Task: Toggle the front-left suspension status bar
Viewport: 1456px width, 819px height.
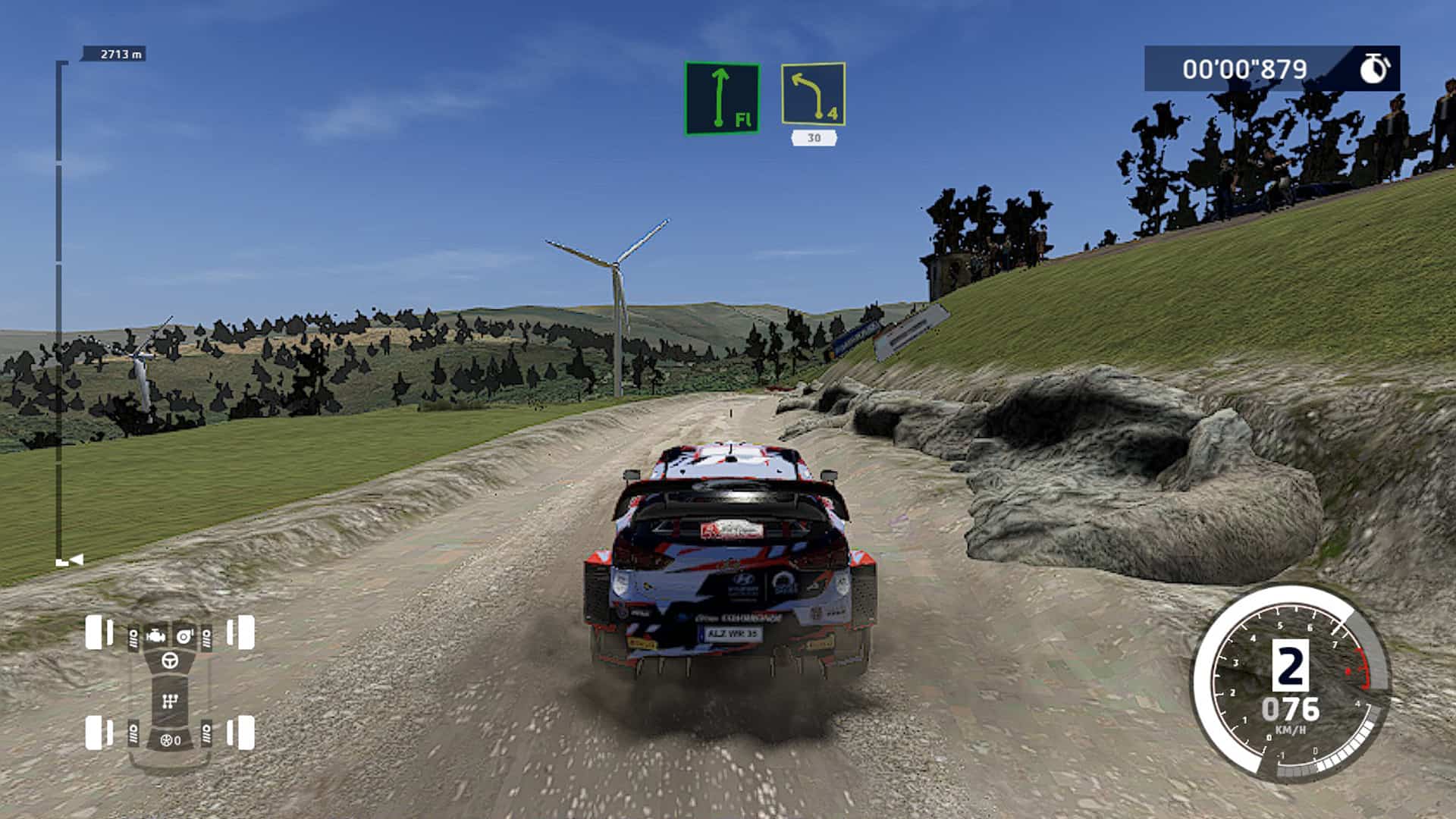Action: click(x=133, y=638)
